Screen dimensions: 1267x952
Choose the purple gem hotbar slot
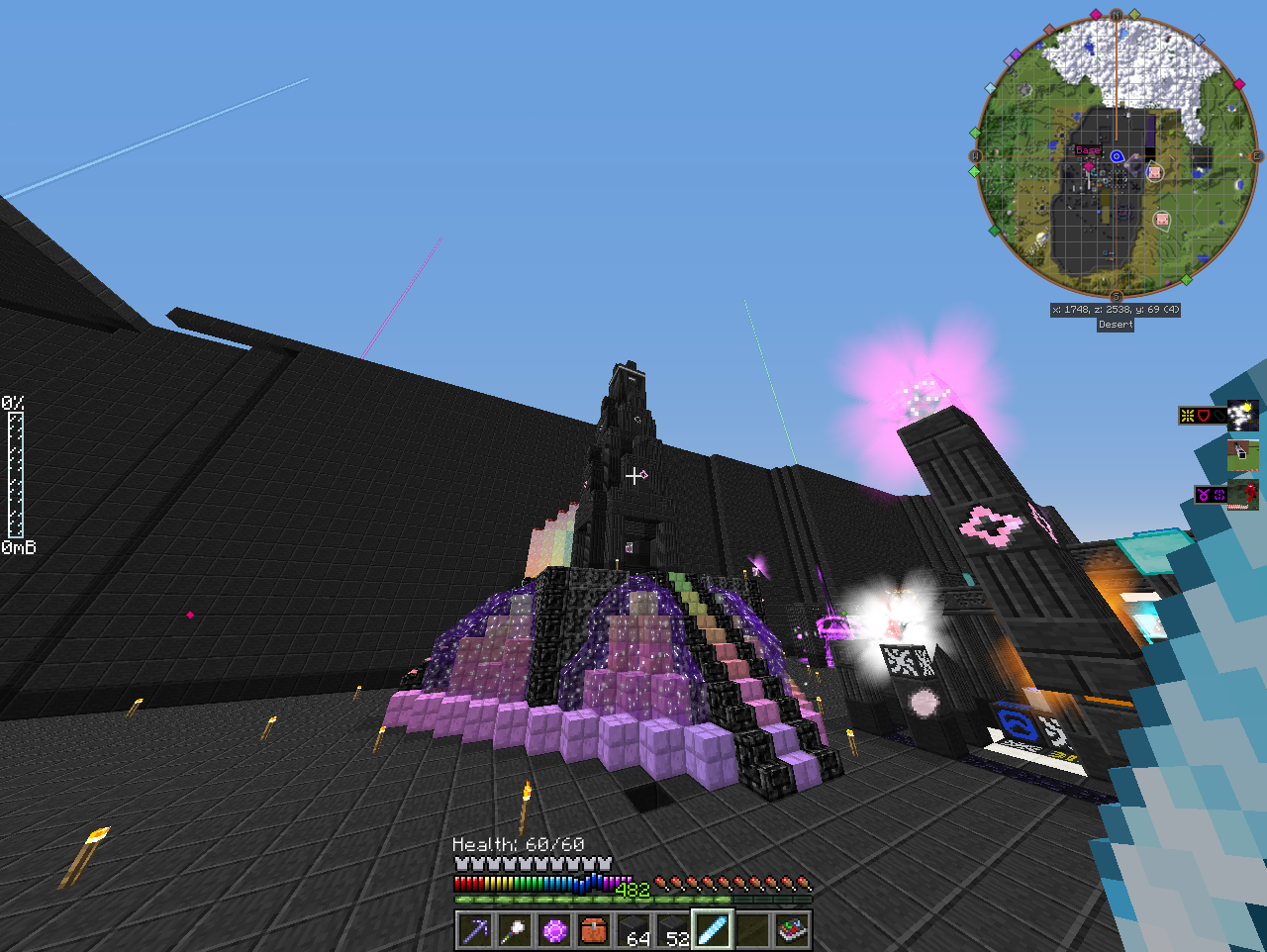(554, 931)
